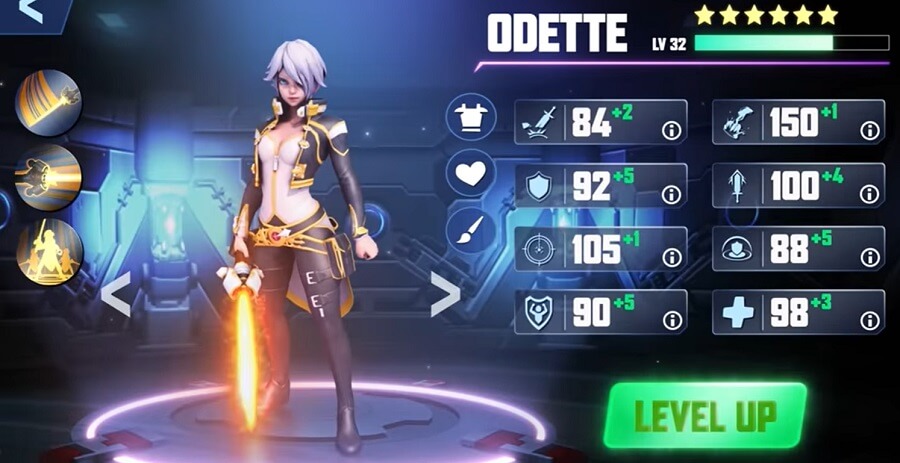Image resolution: width=900 pixels, height=463 pixels.
Task: View info for the 88 stat
Action: tap(869, 257)
